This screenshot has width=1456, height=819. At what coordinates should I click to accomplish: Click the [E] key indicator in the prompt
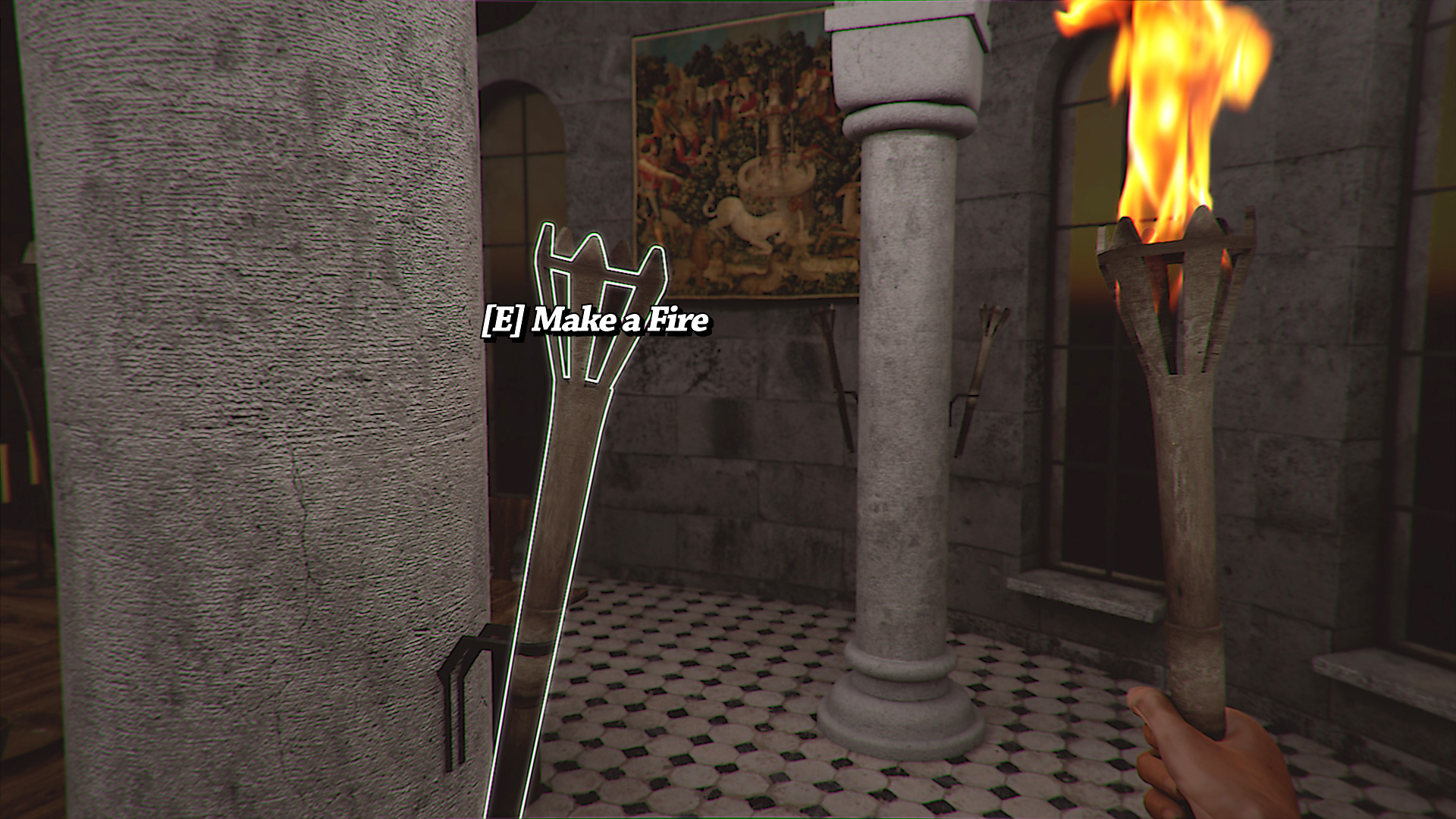point(503,321)
